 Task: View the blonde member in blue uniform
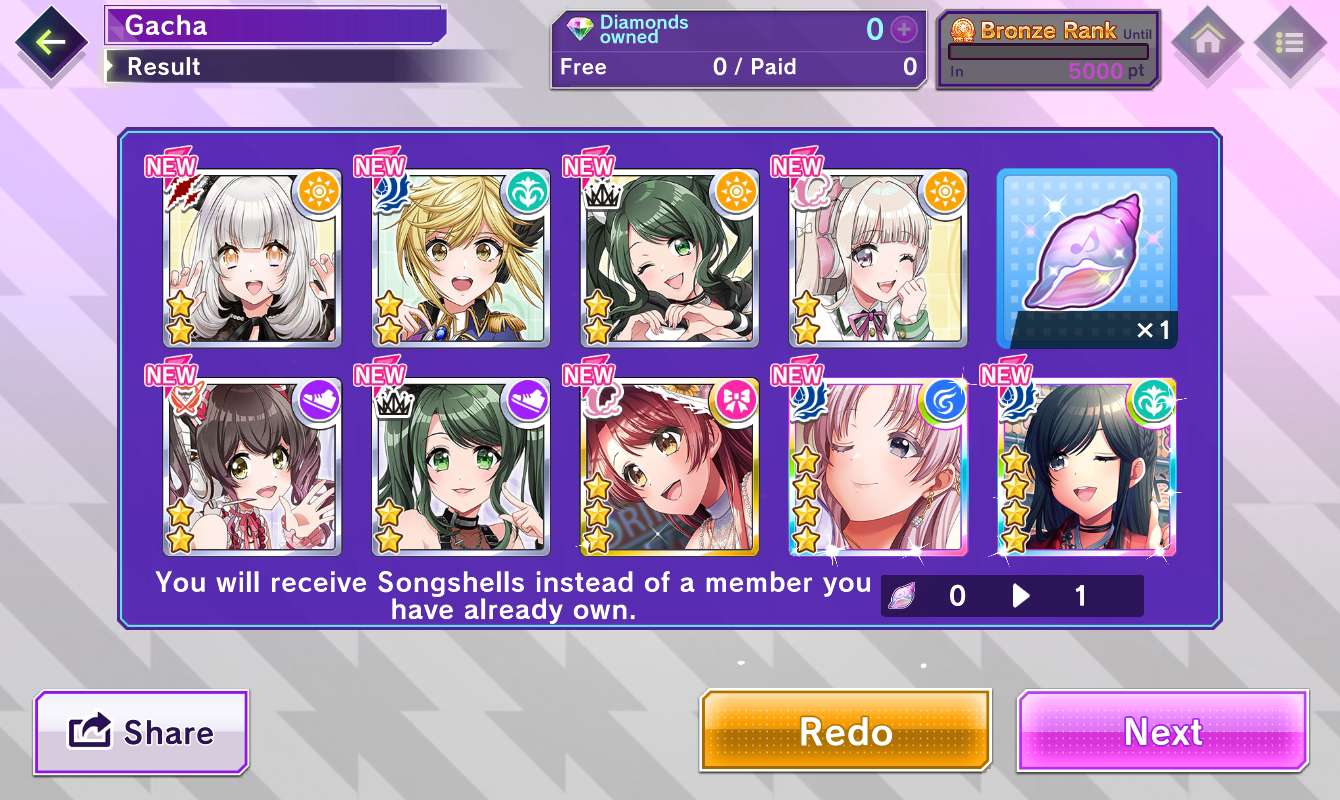pos(461,258)
